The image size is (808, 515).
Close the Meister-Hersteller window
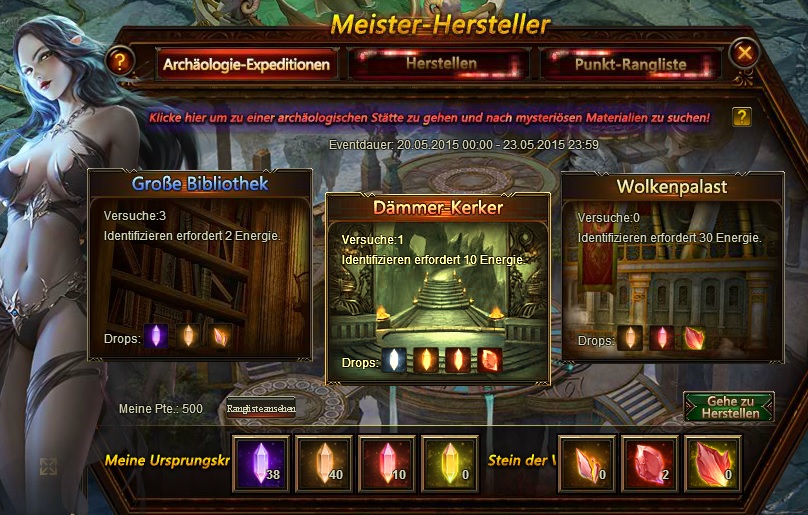click(744, 52)
